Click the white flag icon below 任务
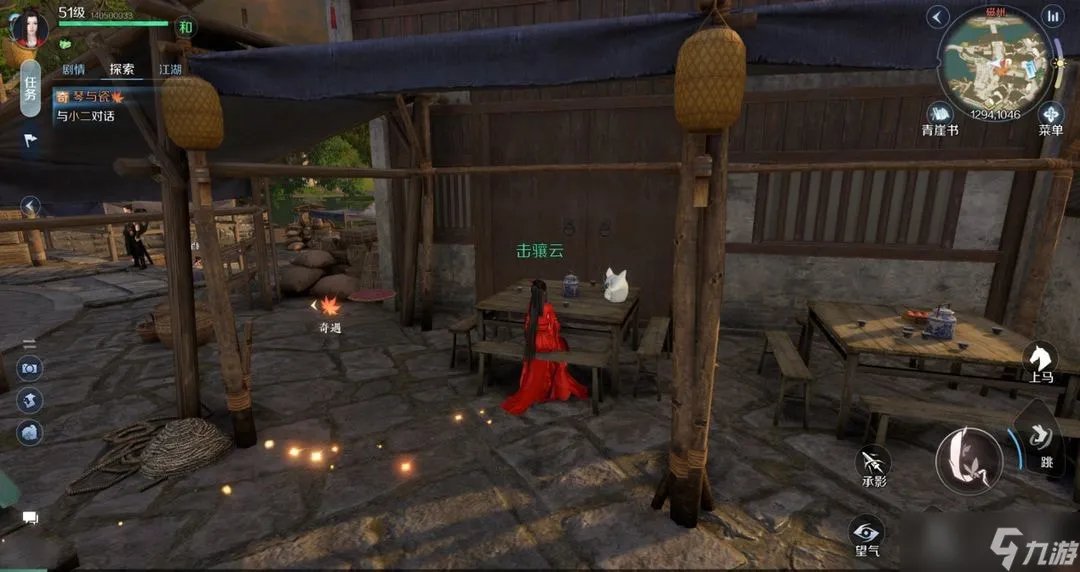Image resolution: width=1080 pixels, height=572 pixels. click(30, 140)
